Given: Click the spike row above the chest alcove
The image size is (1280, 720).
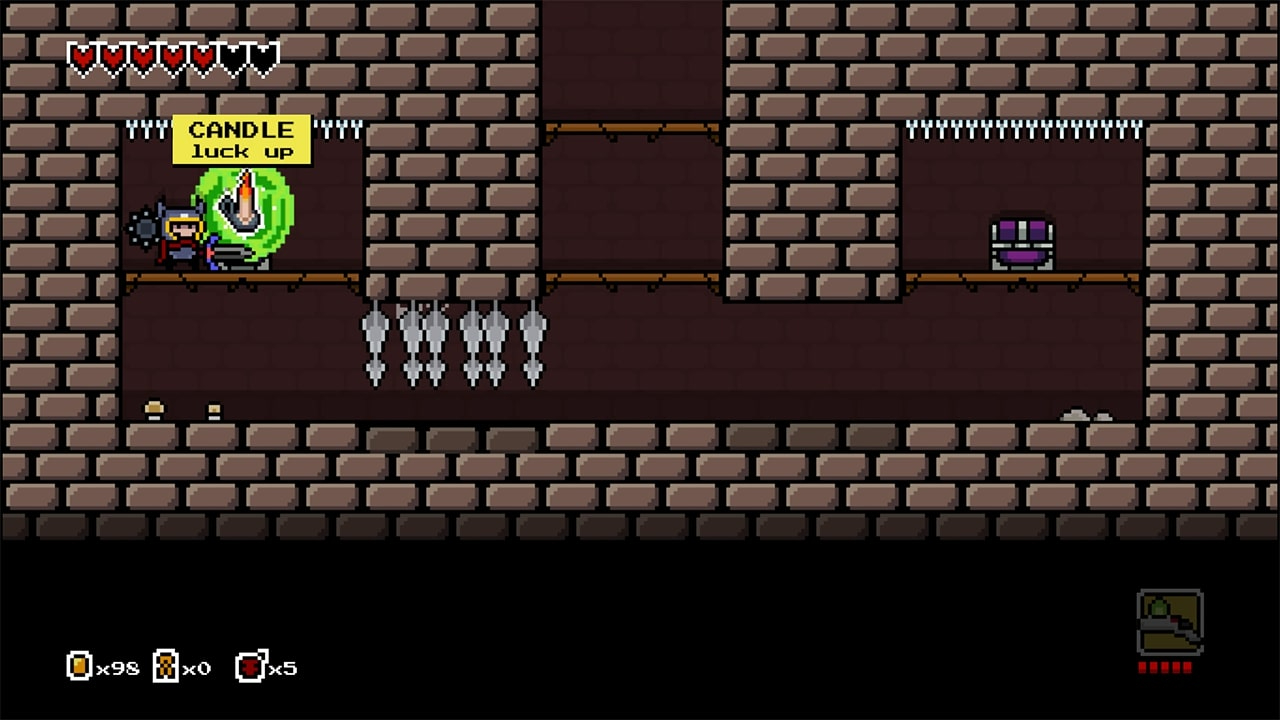Looking at the screenshot, I should [x=1020, y=128].
